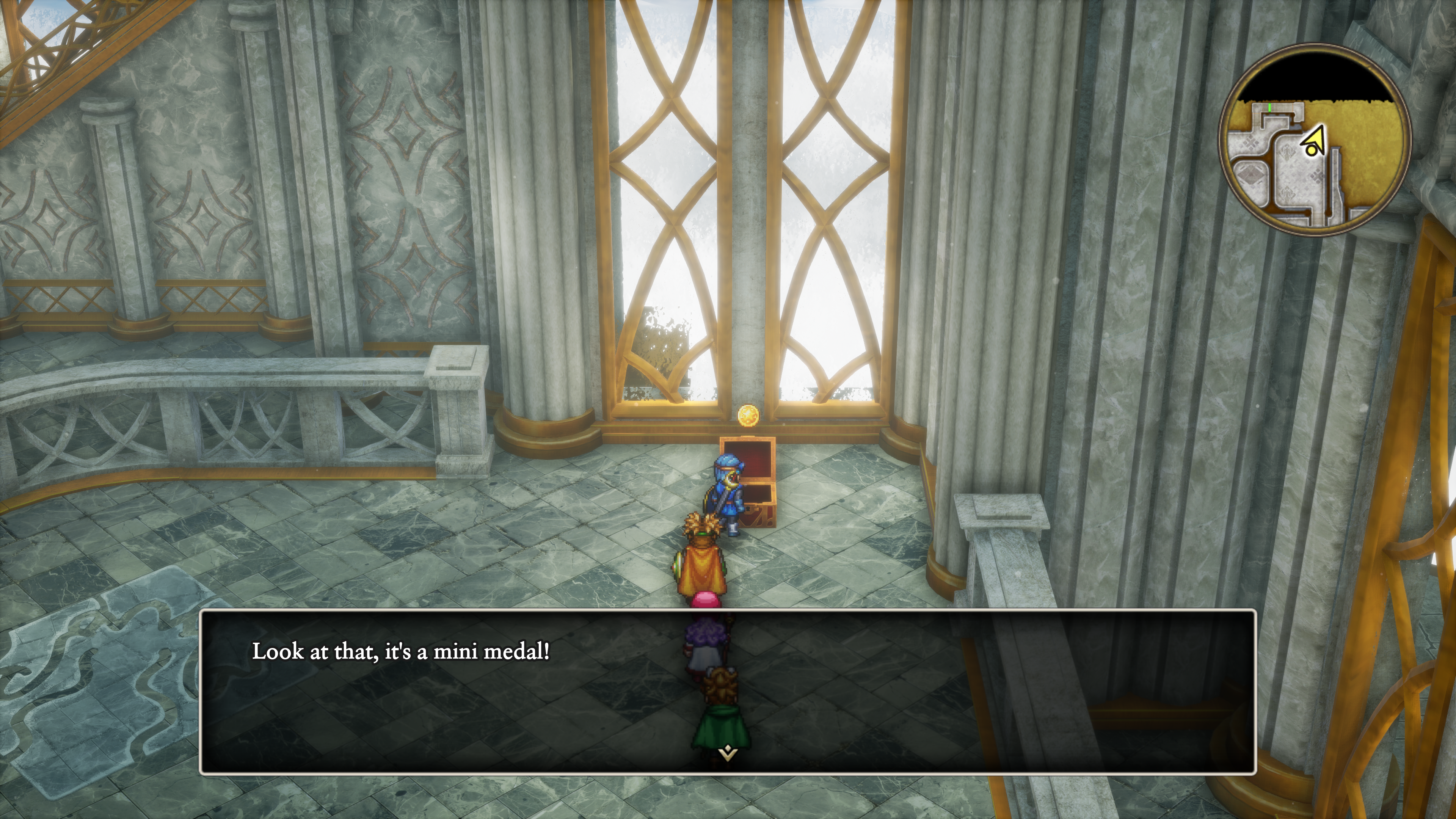Click the mini medal dialogue box
The image size is (1456, 819).
(x=728, y=691)
